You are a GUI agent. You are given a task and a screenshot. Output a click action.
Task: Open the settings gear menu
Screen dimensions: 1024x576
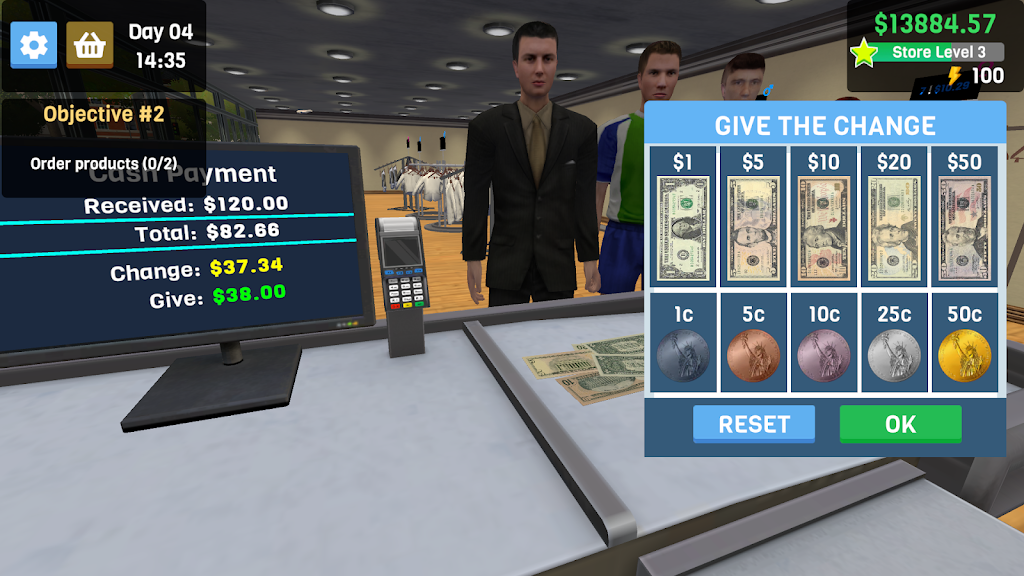pos(34,45)
